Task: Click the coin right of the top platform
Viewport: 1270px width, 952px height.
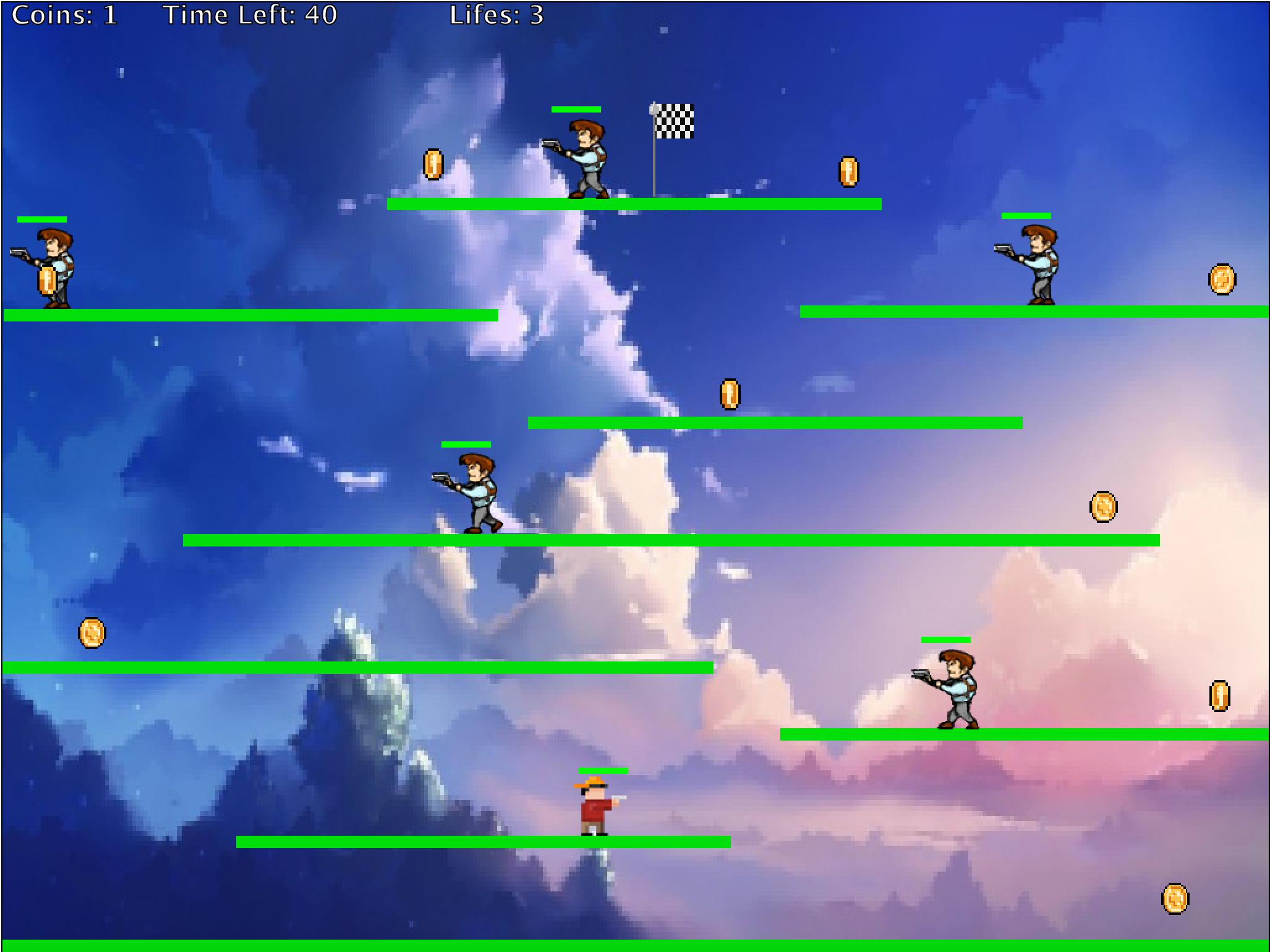Action: pyautogui.click(x=848, y=173)
